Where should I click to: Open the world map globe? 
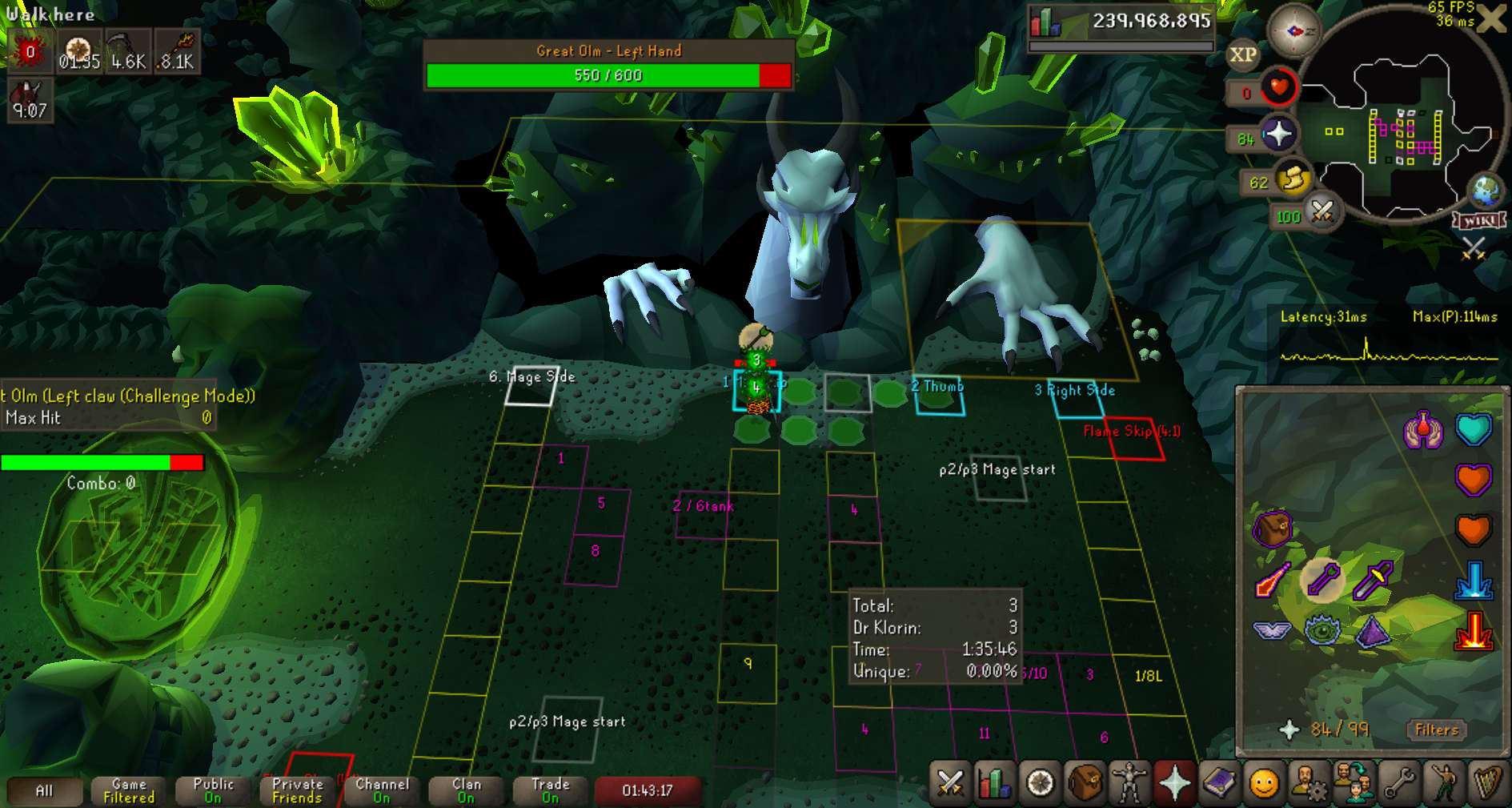coord(1486,191)
